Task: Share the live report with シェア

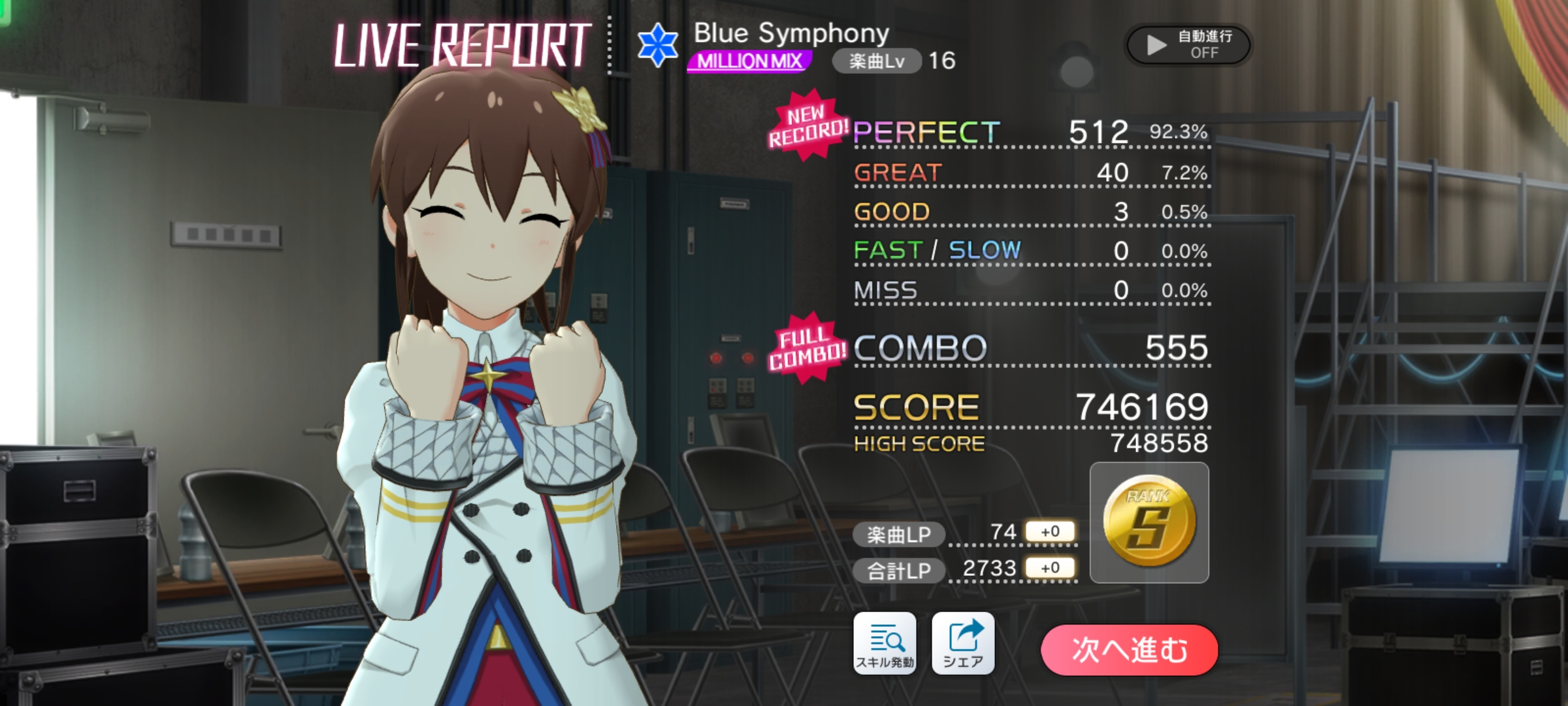Action: tap(963, 643)
